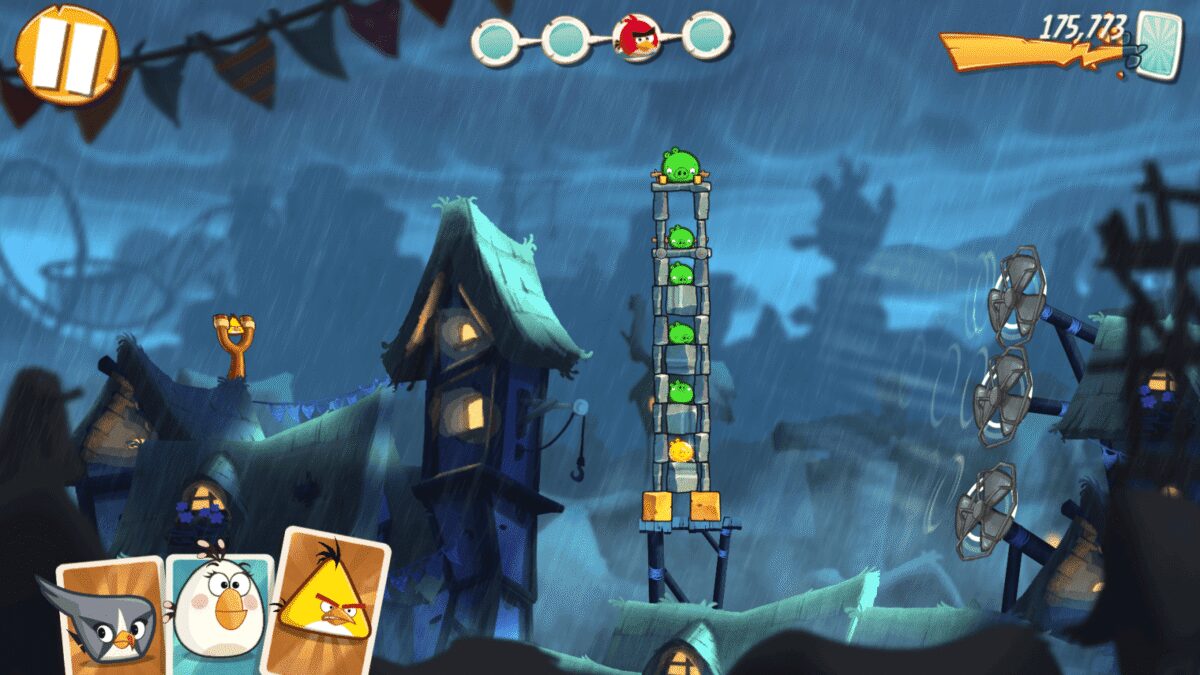The height and width of the screenshot is (675, 1200).
Task: Click the Red bird stage indicator
Action: [x=636, y=38]
